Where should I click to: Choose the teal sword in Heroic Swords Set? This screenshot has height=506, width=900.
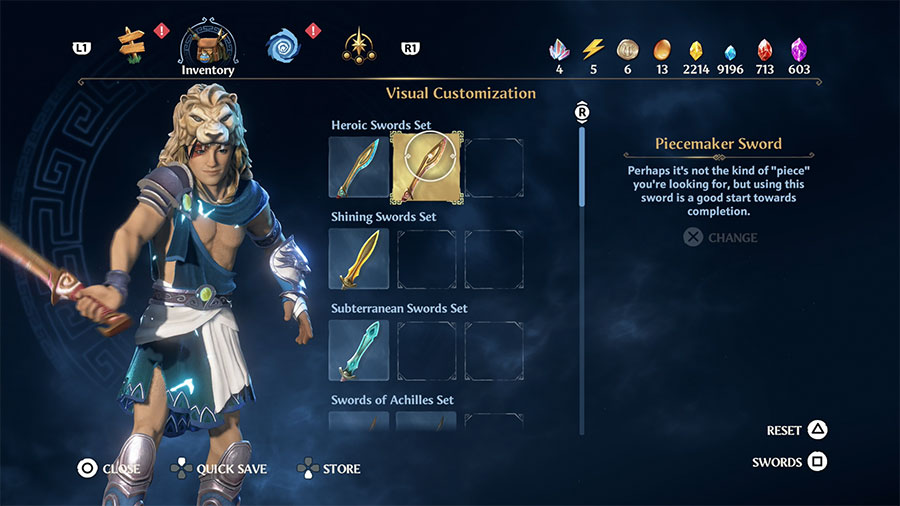click(x=358, y=167)
